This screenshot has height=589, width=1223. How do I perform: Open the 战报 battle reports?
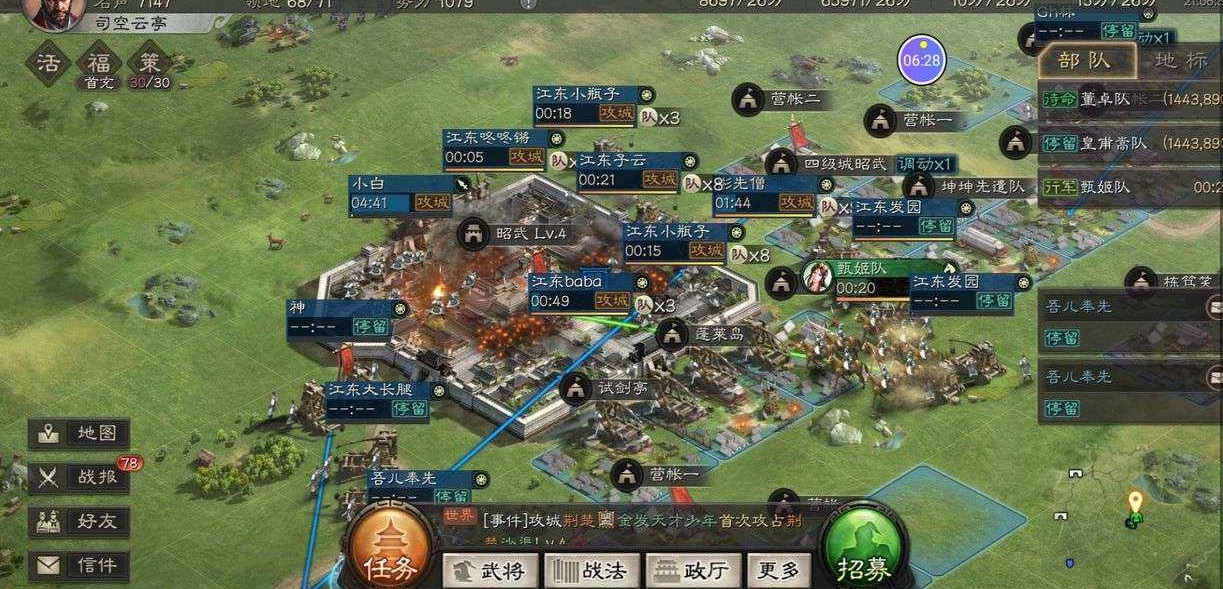[x=79, y=477]
